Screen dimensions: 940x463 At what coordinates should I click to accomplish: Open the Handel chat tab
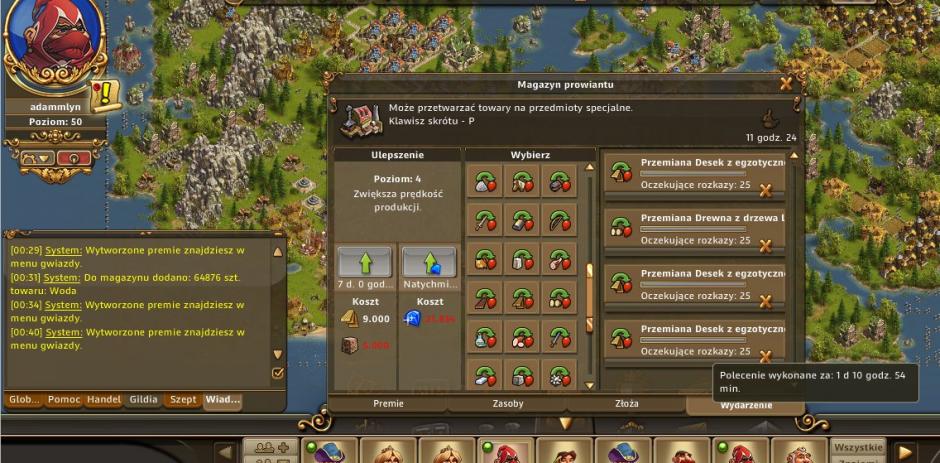pyautogui.click(x=103, y=400)
